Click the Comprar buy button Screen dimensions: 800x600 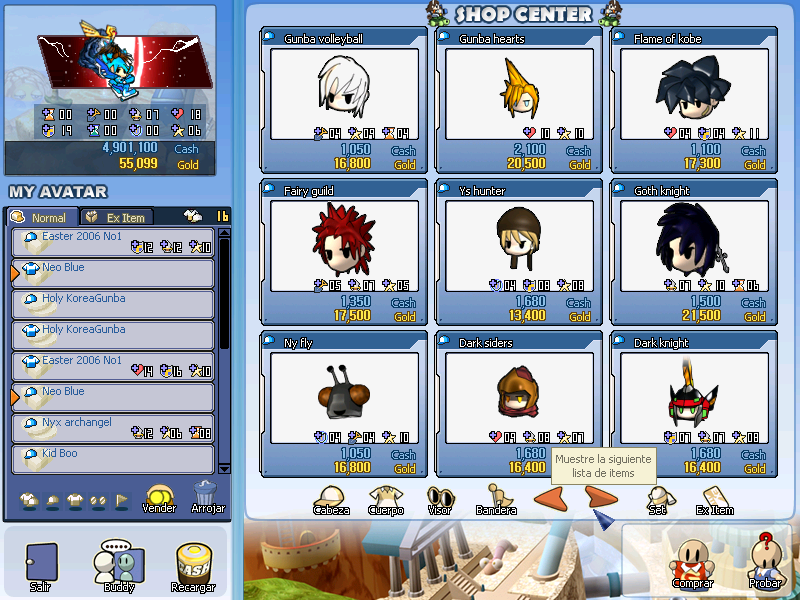pyautogui.click(x=692, y=564)
